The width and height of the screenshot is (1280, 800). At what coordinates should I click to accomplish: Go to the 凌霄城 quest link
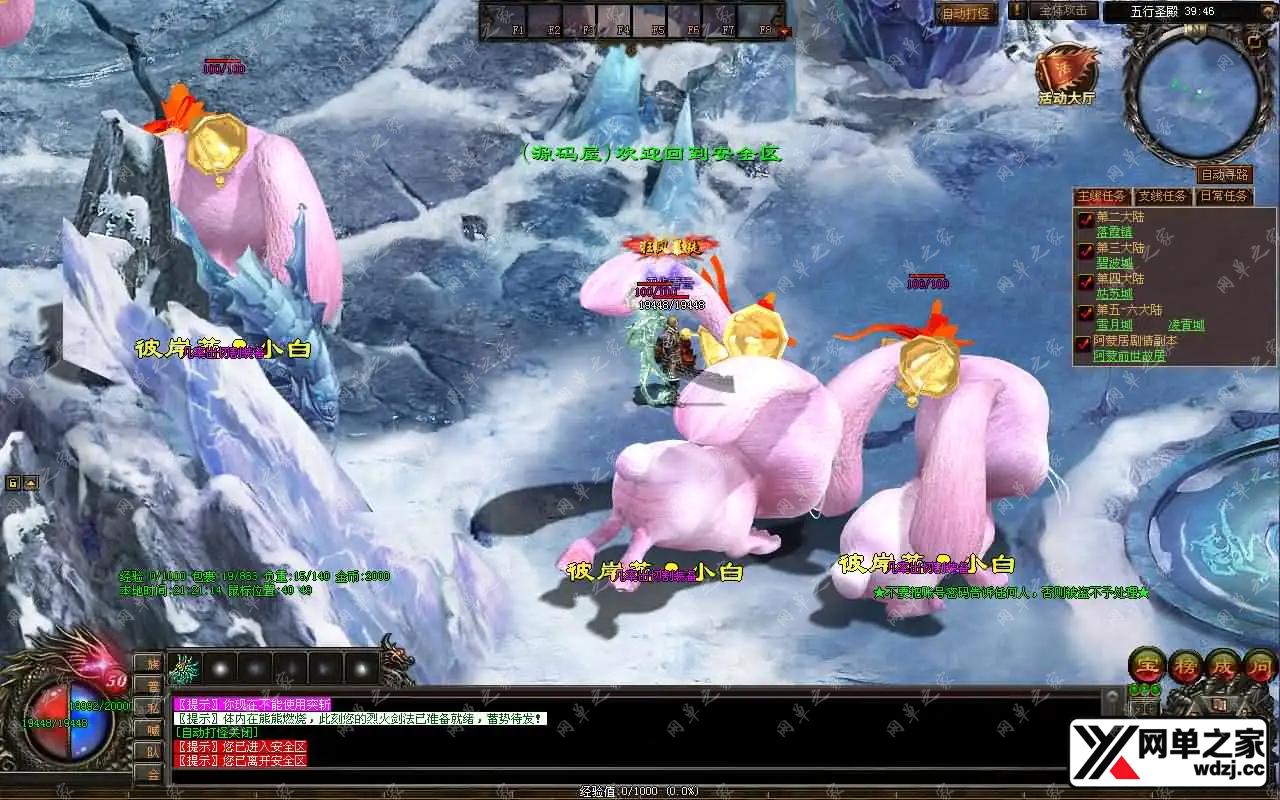pos(1186,325)
